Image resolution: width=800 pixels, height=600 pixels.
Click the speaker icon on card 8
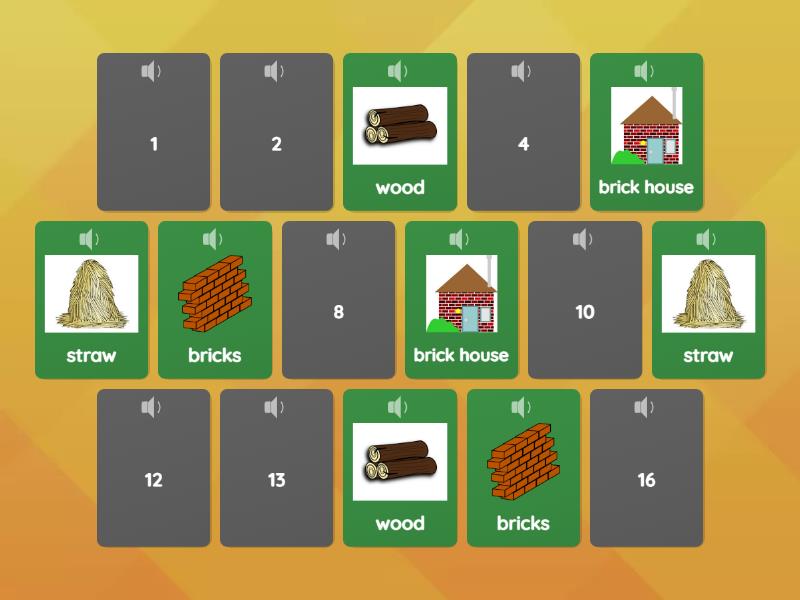point(336,239)
